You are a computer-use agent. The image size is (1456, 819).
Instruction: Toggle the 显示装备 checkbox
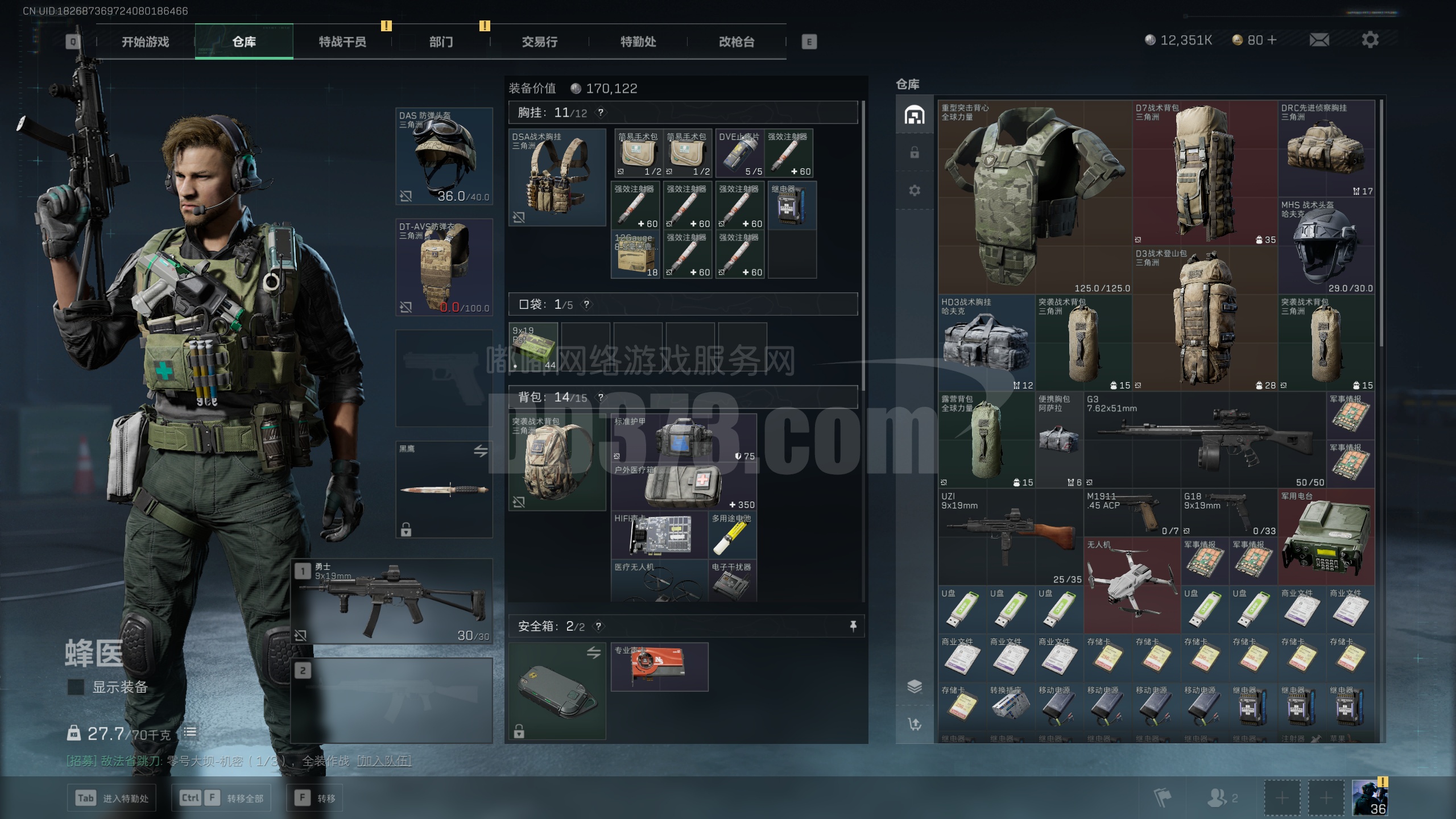(76, 687)
